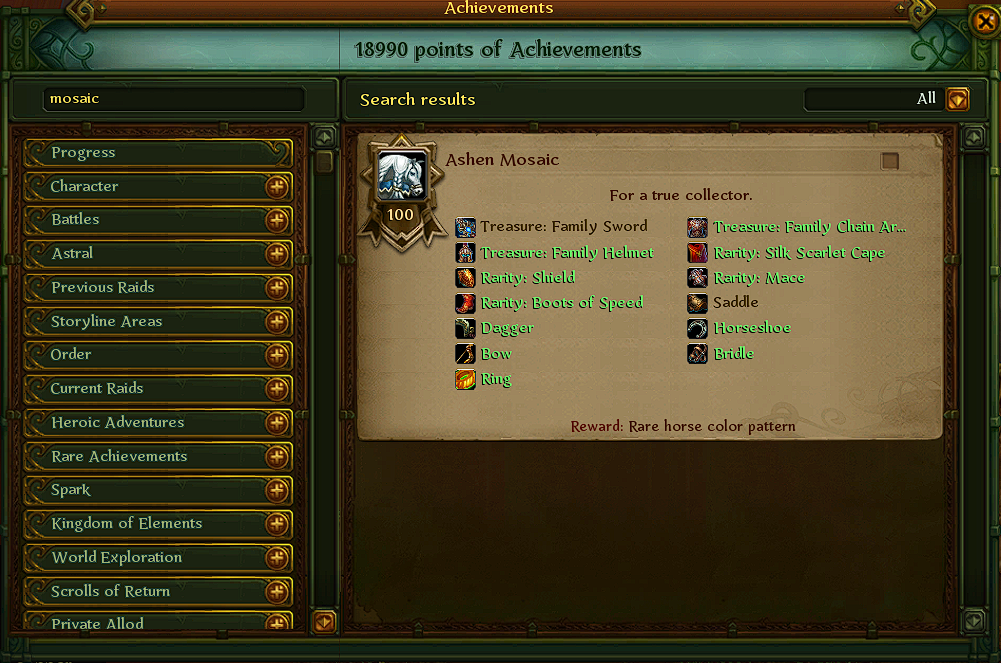Expand the Order category
The height and width of the screenshot is (663, 1001).
[277, 355]
